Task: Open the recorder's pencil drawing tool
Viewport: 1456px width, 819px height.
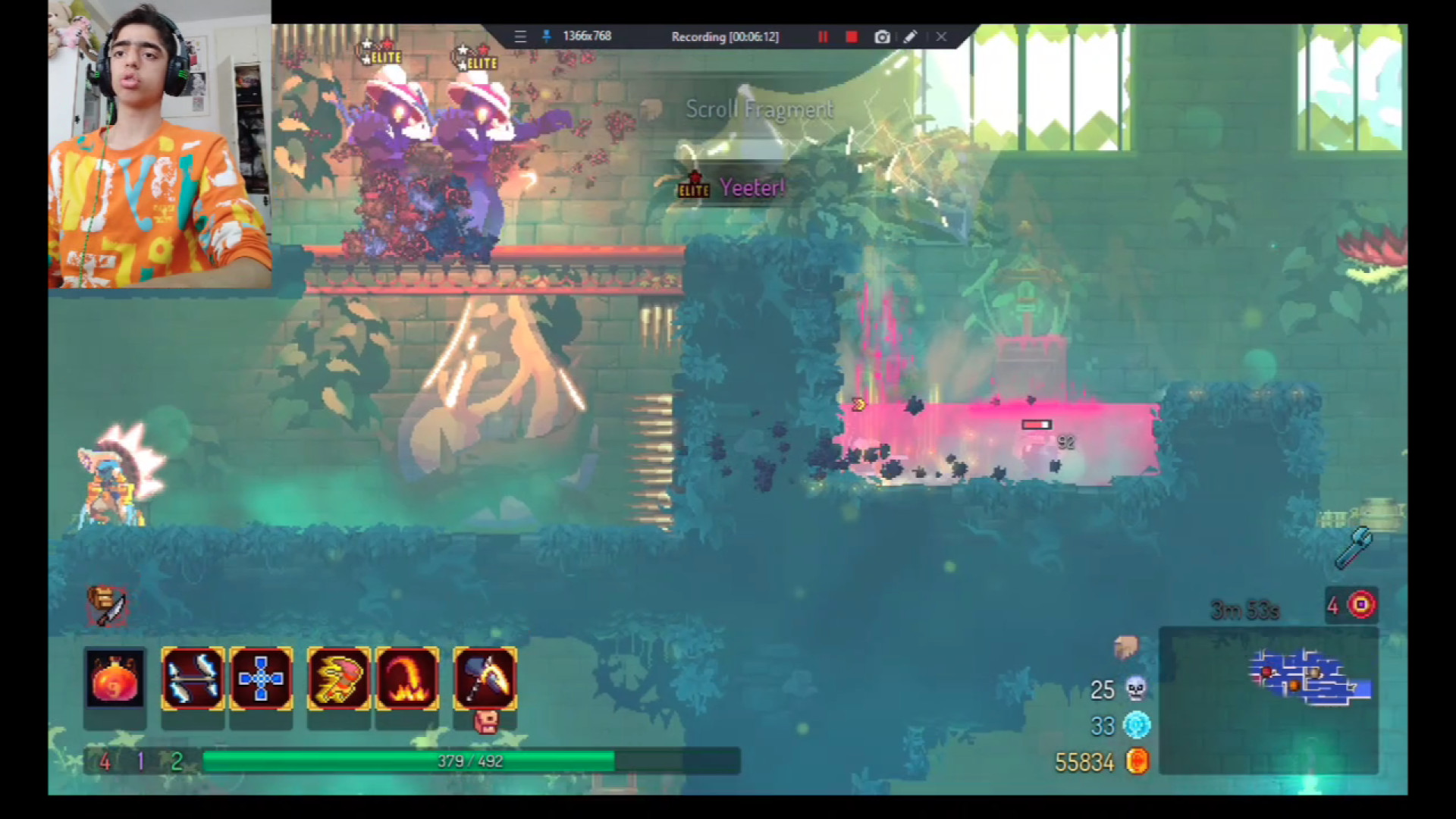Action: pyautogui.click(x=911, y=36)
